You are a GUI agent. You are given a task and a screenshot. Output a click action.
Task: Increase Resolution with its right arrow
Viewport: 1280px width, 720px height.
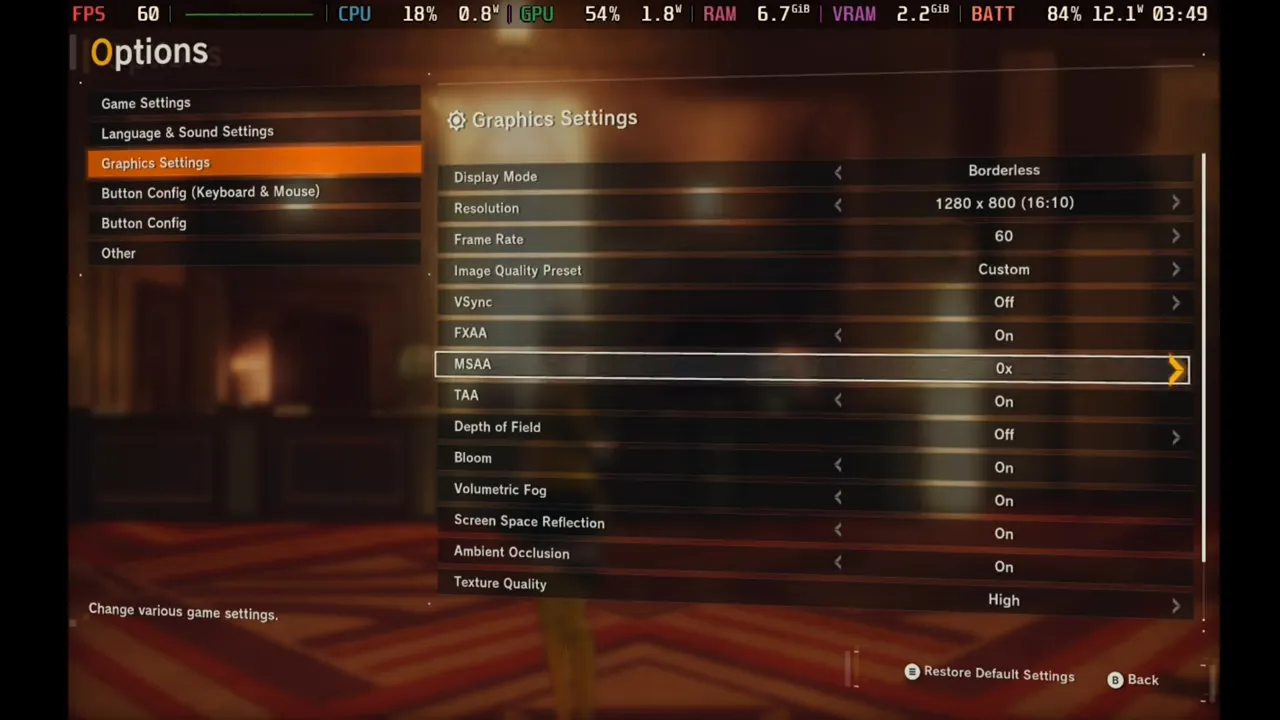click(x=1175, y=203)
